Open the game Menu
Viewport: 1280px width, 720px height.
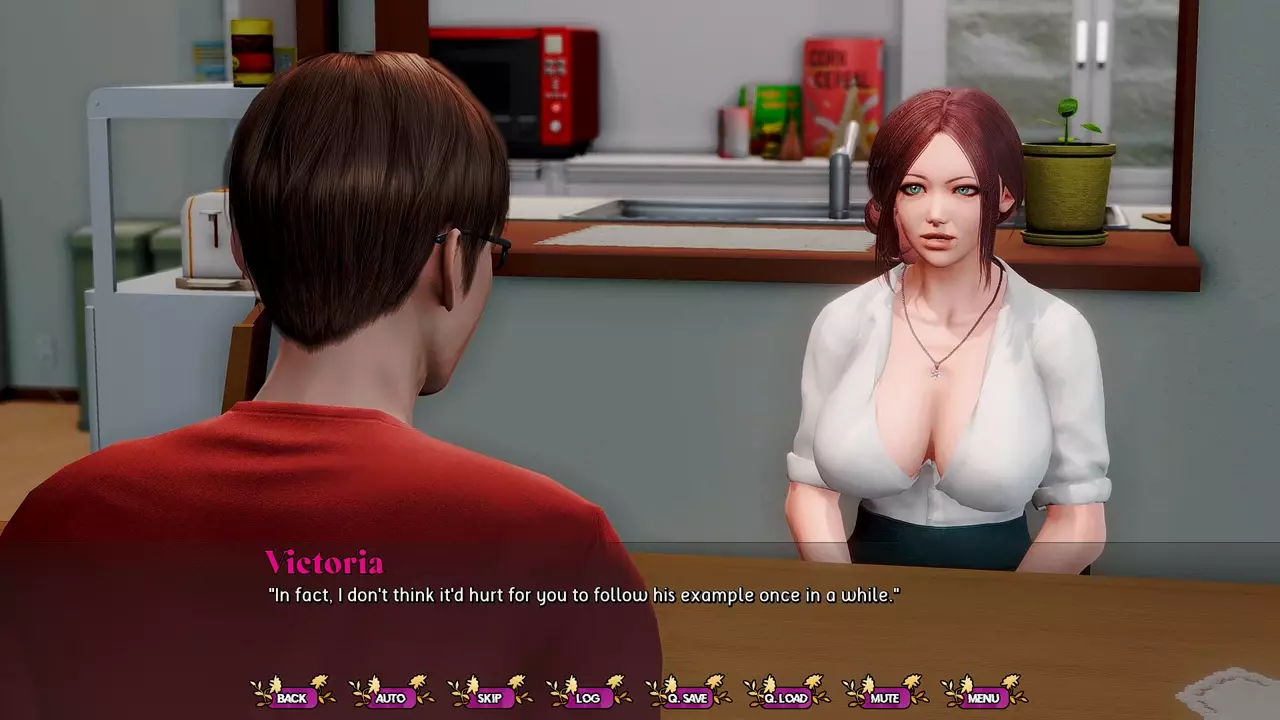pyautogui.click(x=983, y=697)
